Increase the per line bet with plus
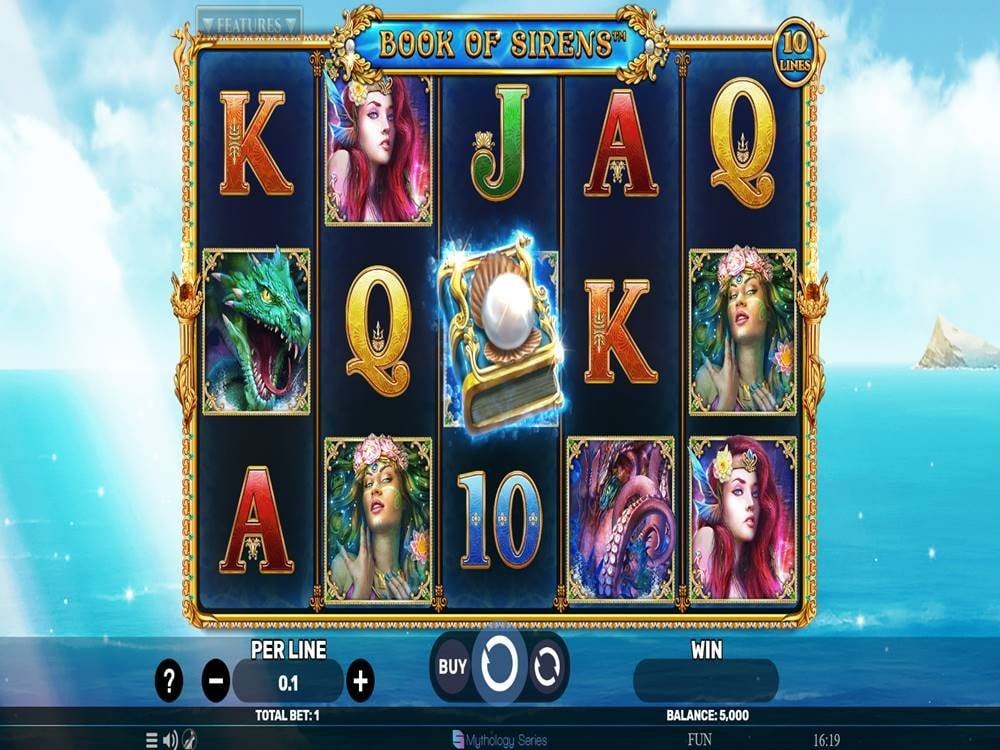The width and height of the screenshot is (1000, 750). (360, 682)
